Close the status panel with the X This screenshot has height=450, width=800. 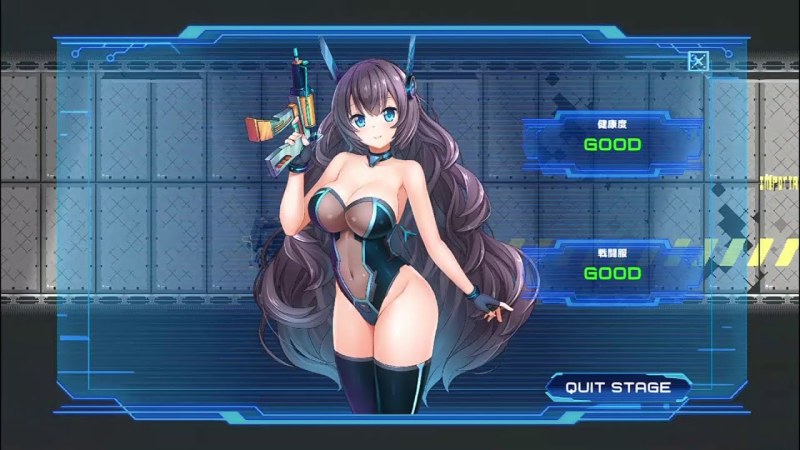pyautogui.click(x=698, y=62)
